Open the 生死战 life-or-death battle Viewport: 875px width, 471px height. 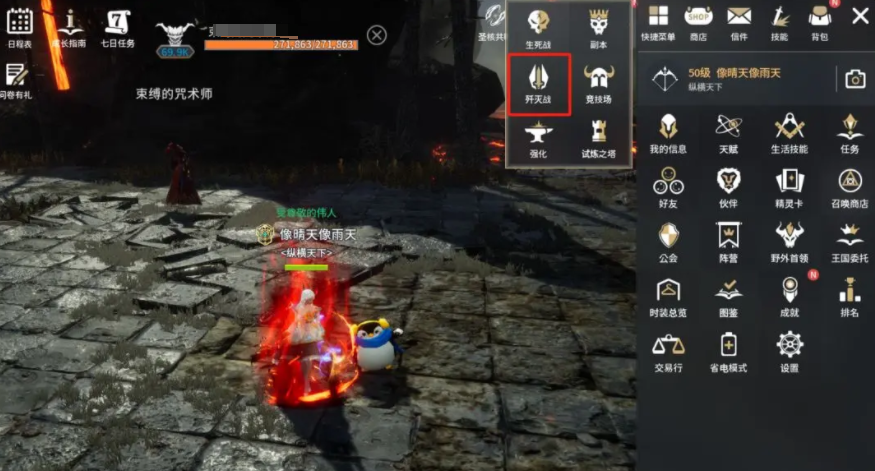539,27
